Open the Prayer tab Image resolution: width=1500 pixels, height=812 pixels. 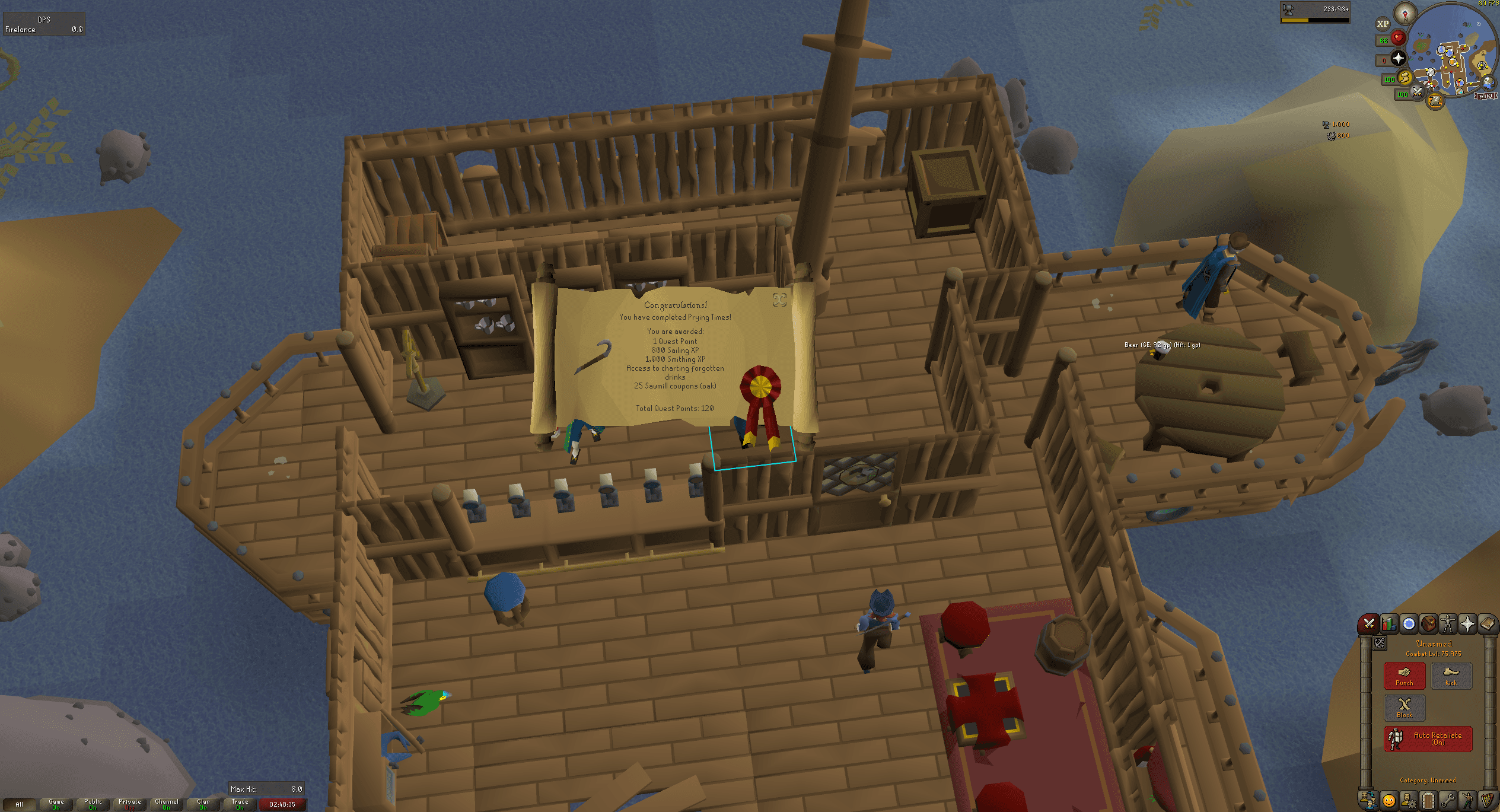1469,623
